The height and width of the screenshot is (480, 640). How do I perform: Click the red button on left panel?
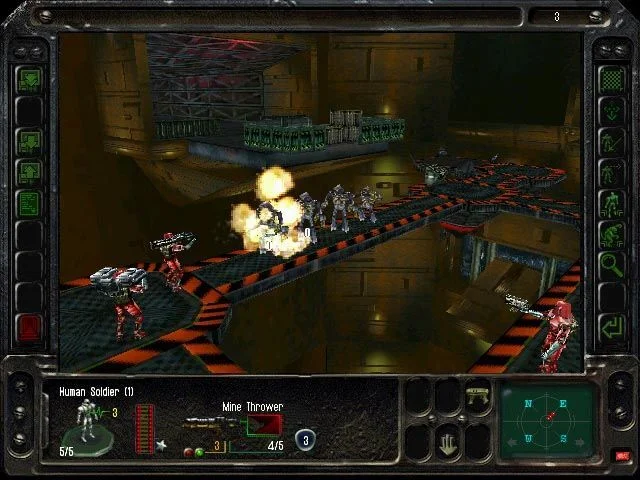[x=29, y=327]
